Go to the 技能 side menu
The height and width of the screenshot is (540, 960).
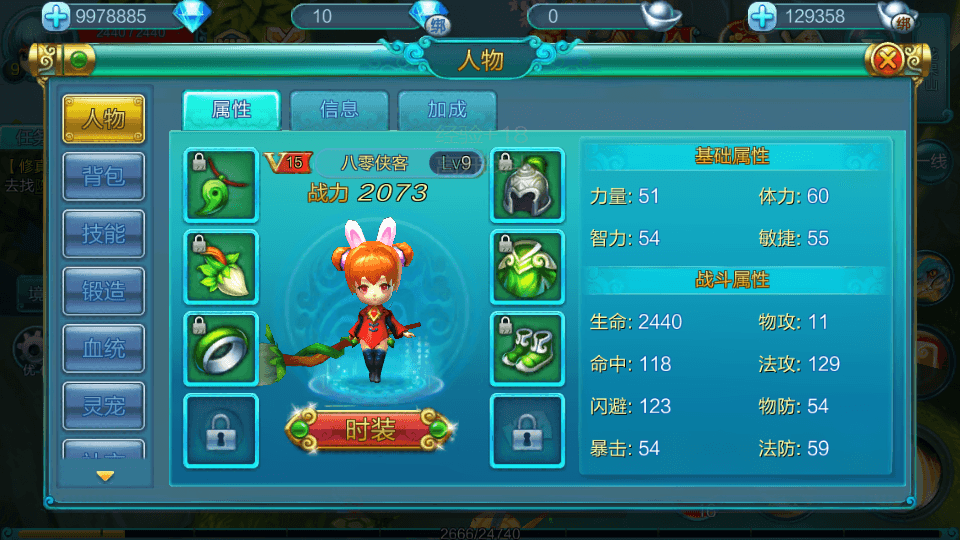pyautogui.click(x=104, y=234)
